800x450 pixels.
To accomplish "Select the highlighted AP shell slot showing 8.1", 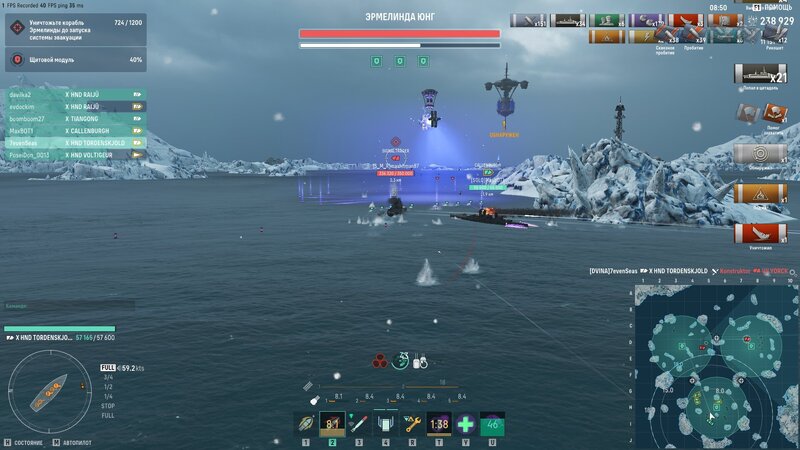I will coord(333,423).
